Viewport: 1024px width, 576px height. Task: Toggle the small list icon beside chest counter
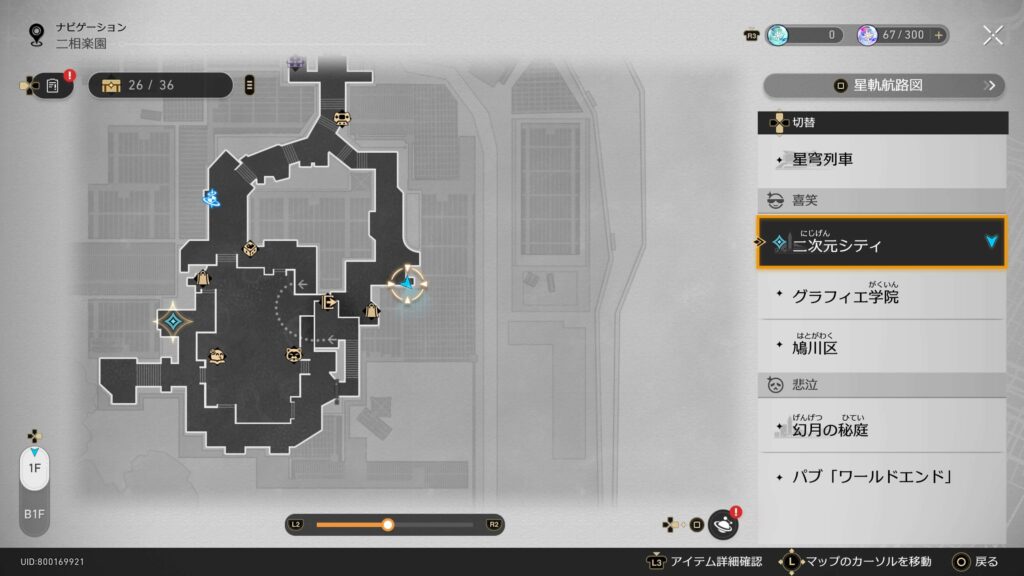tap(249, 85)
